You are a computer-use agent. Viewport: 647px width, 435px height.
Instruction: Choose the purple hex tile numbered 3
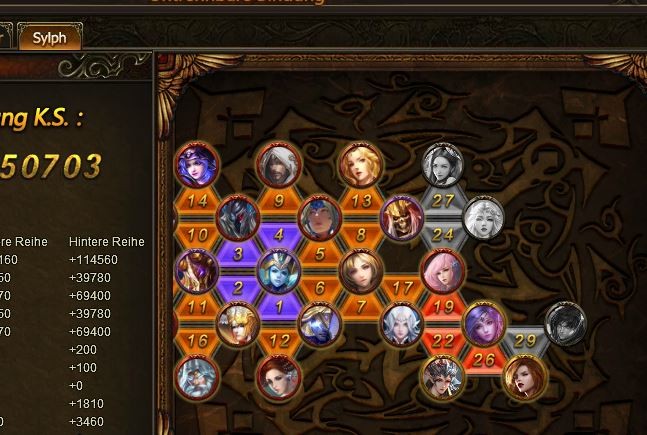[x=238, y=254]
